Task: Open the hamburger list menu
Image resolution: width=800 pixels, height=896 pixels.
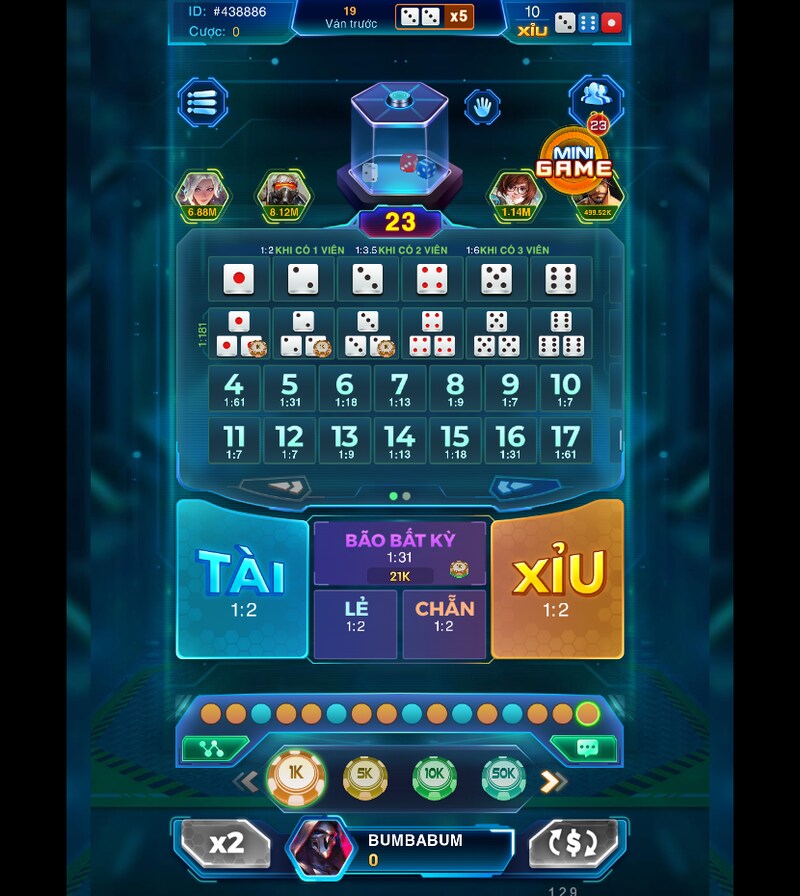Action: click(202, 102)
